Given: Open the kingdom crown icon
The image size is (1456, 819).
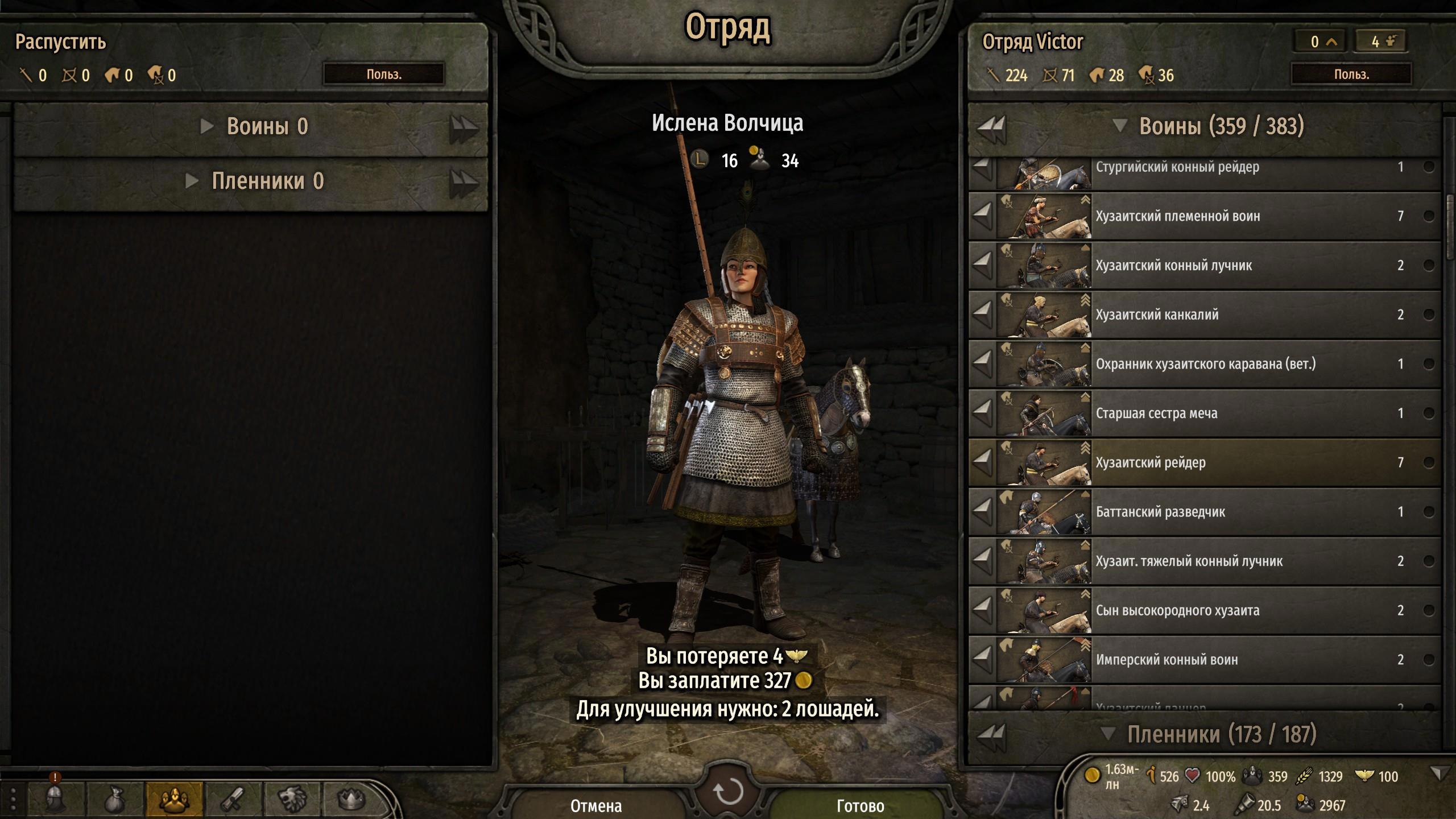Looking at the screenshot, I should 351,799.
